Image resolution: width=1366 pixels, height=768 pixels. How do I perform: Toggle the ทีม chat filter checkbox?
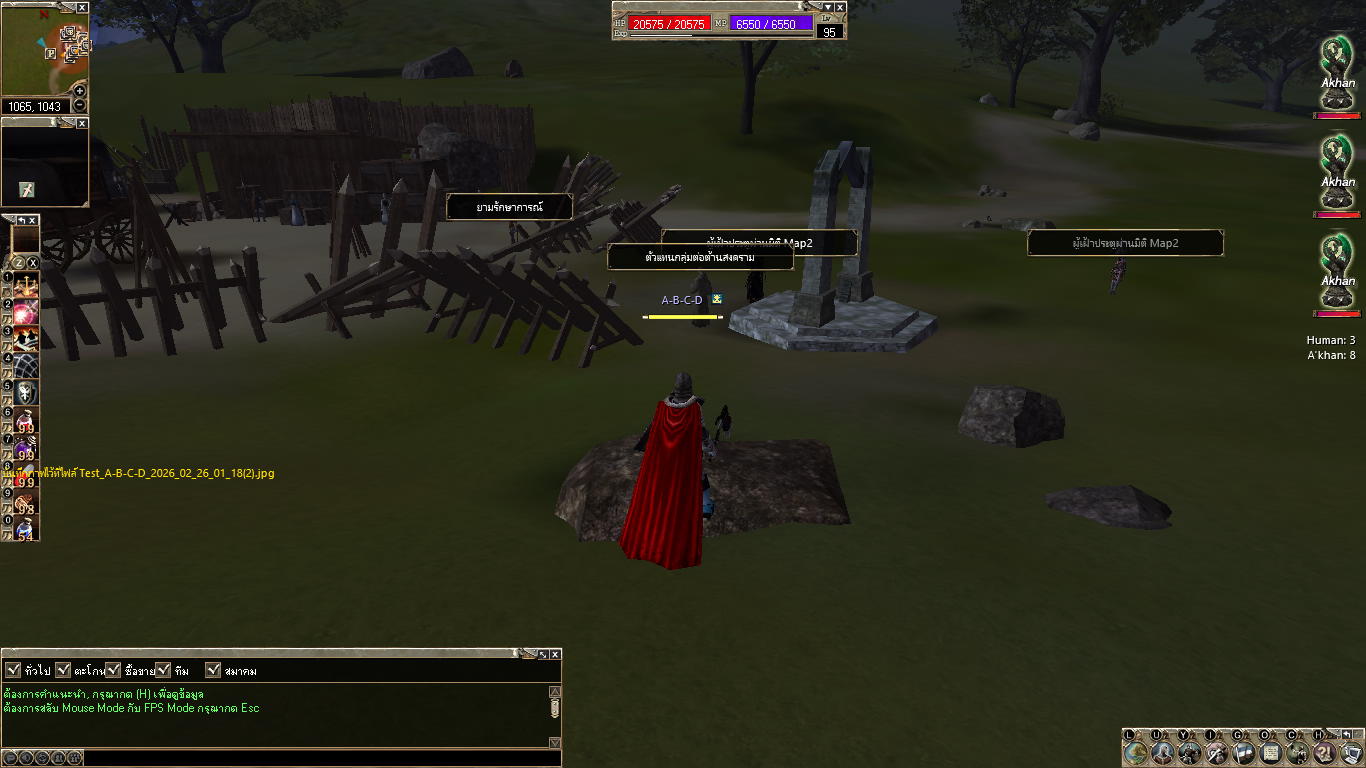[163, 670]
